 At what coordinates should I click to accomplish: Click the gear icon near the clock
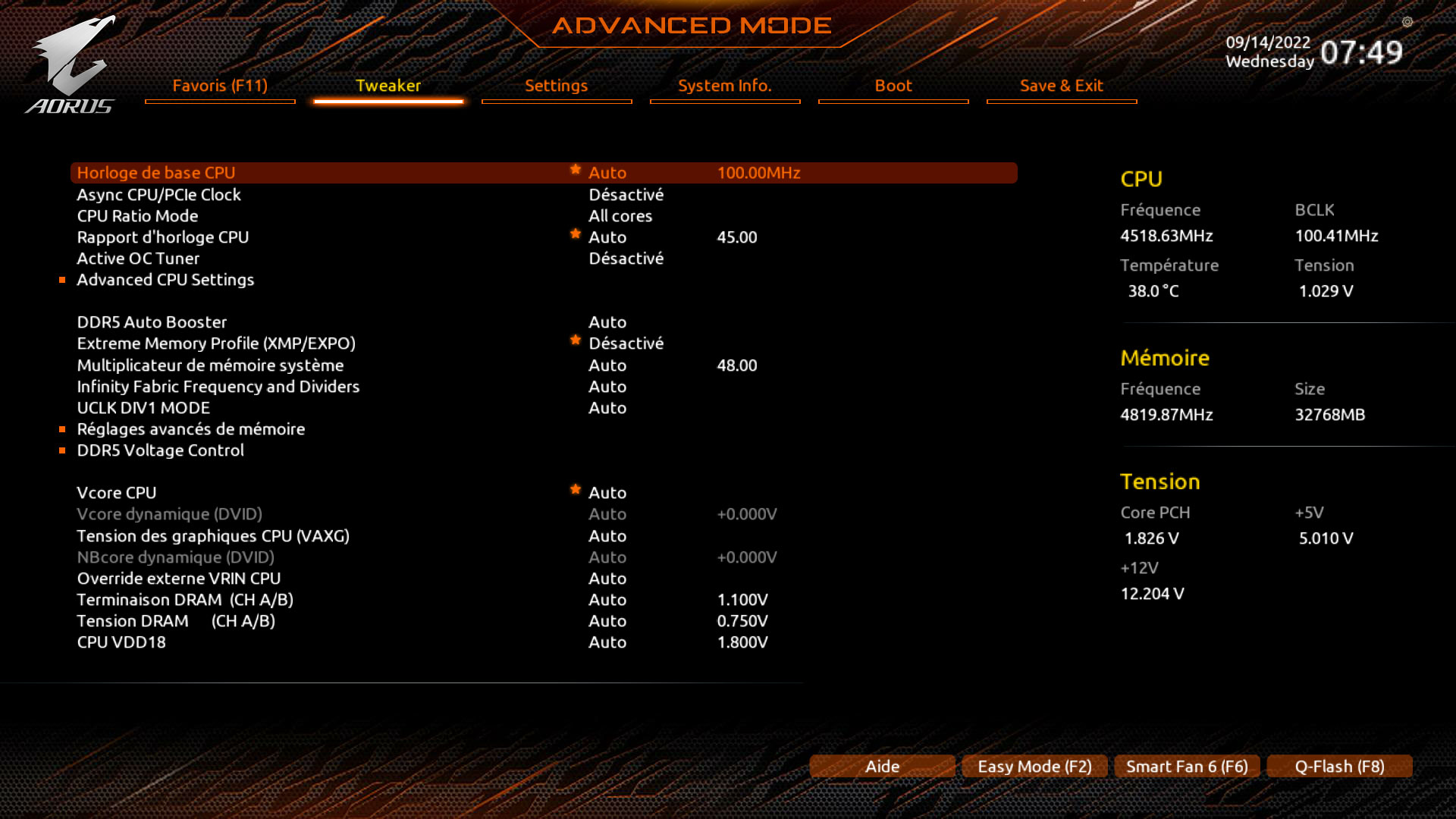[1407, 22]
